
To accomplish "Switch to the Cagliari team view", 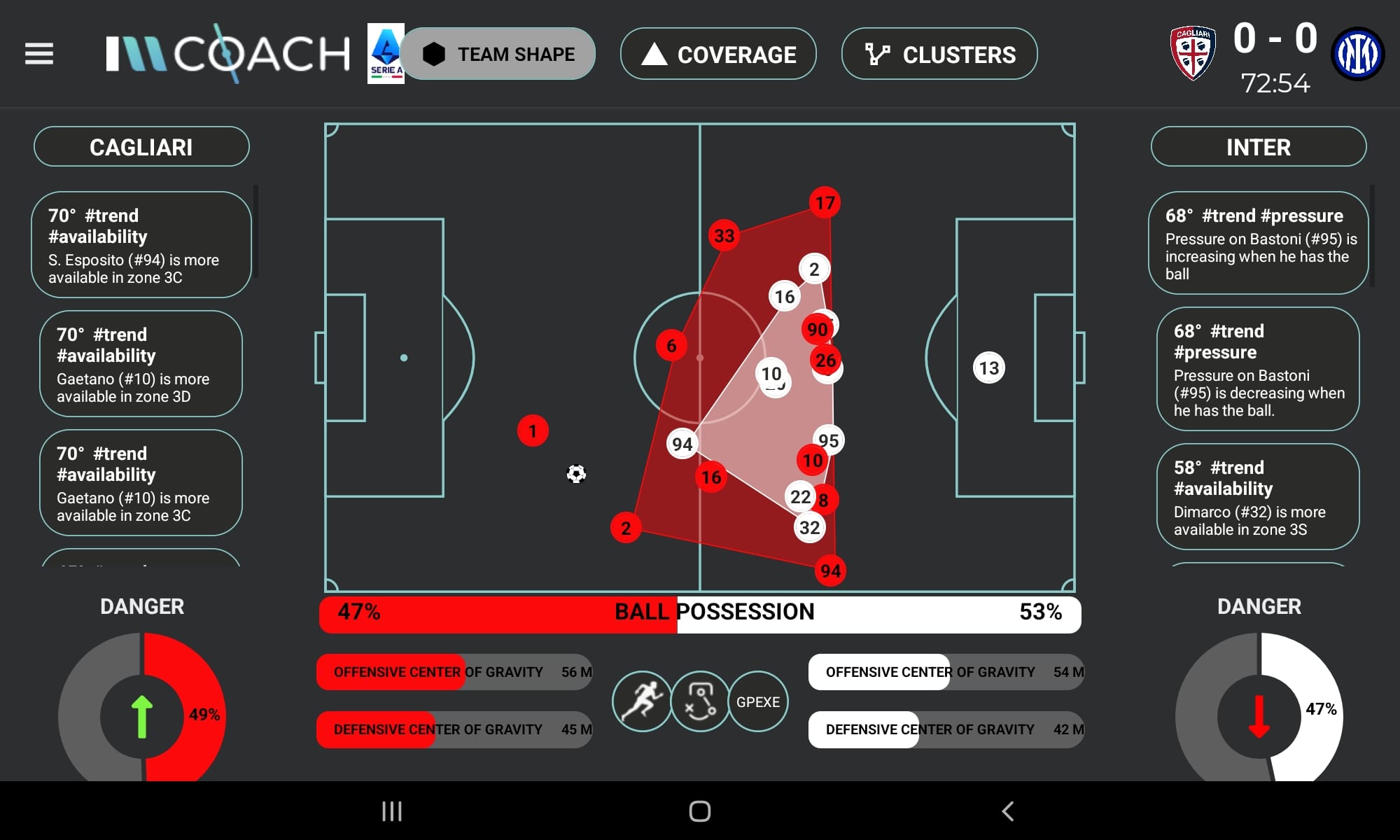I will tap(141, 146).
